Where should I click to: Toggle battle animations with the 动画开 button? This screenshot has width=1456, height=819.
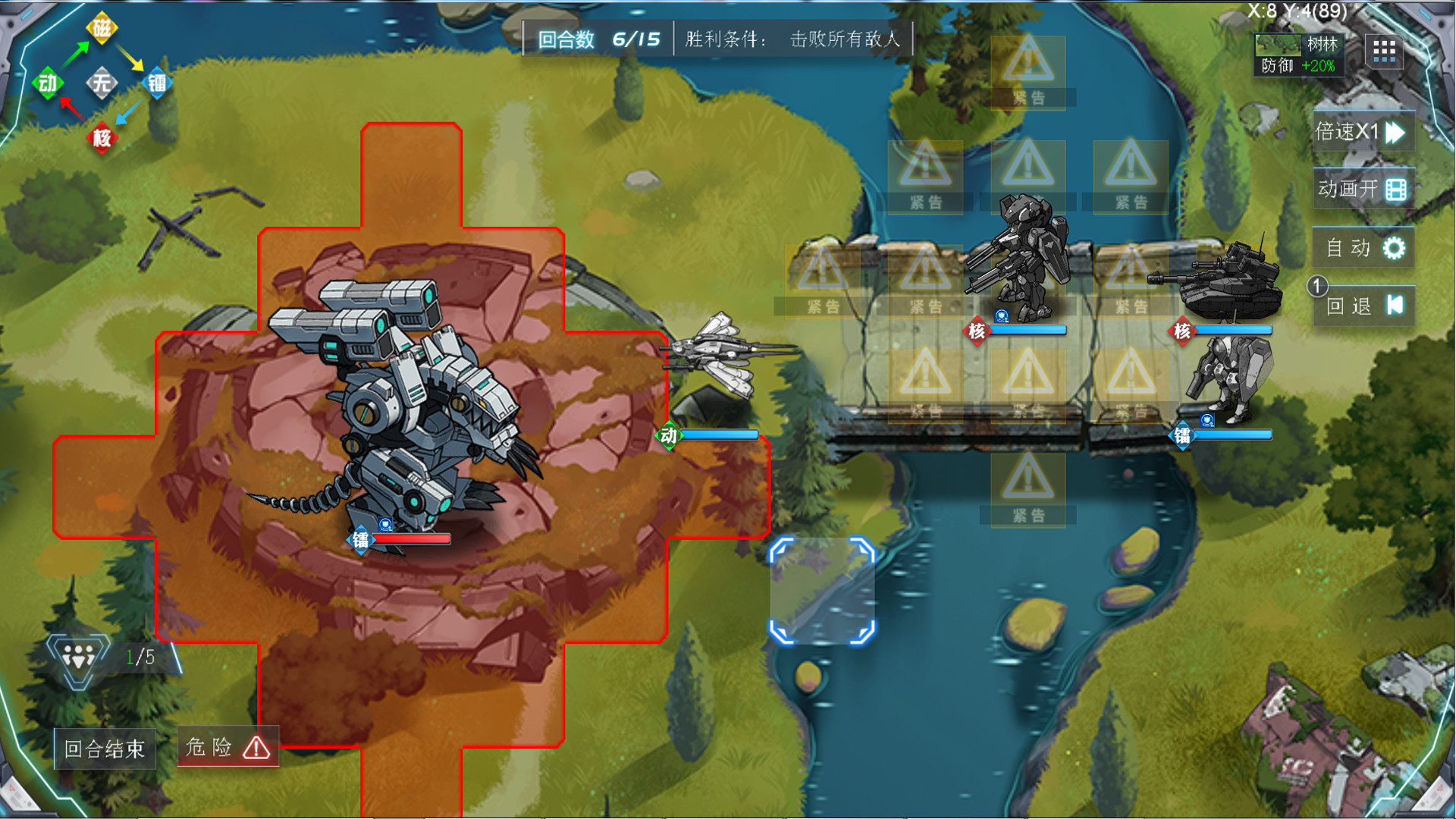click(x=1363, y=189)
